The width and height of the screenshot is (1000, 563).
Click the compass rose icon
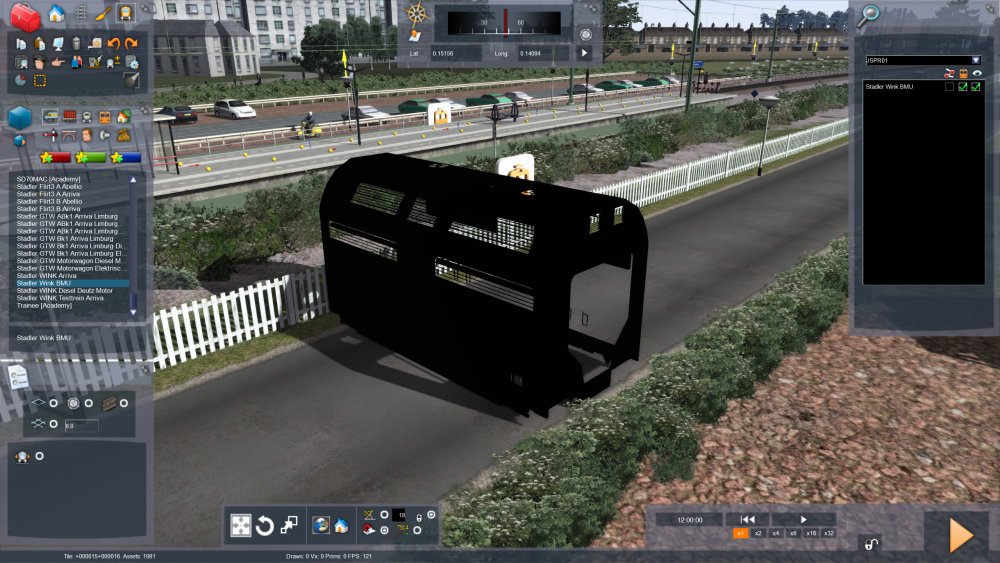click(x=417, y=15)
